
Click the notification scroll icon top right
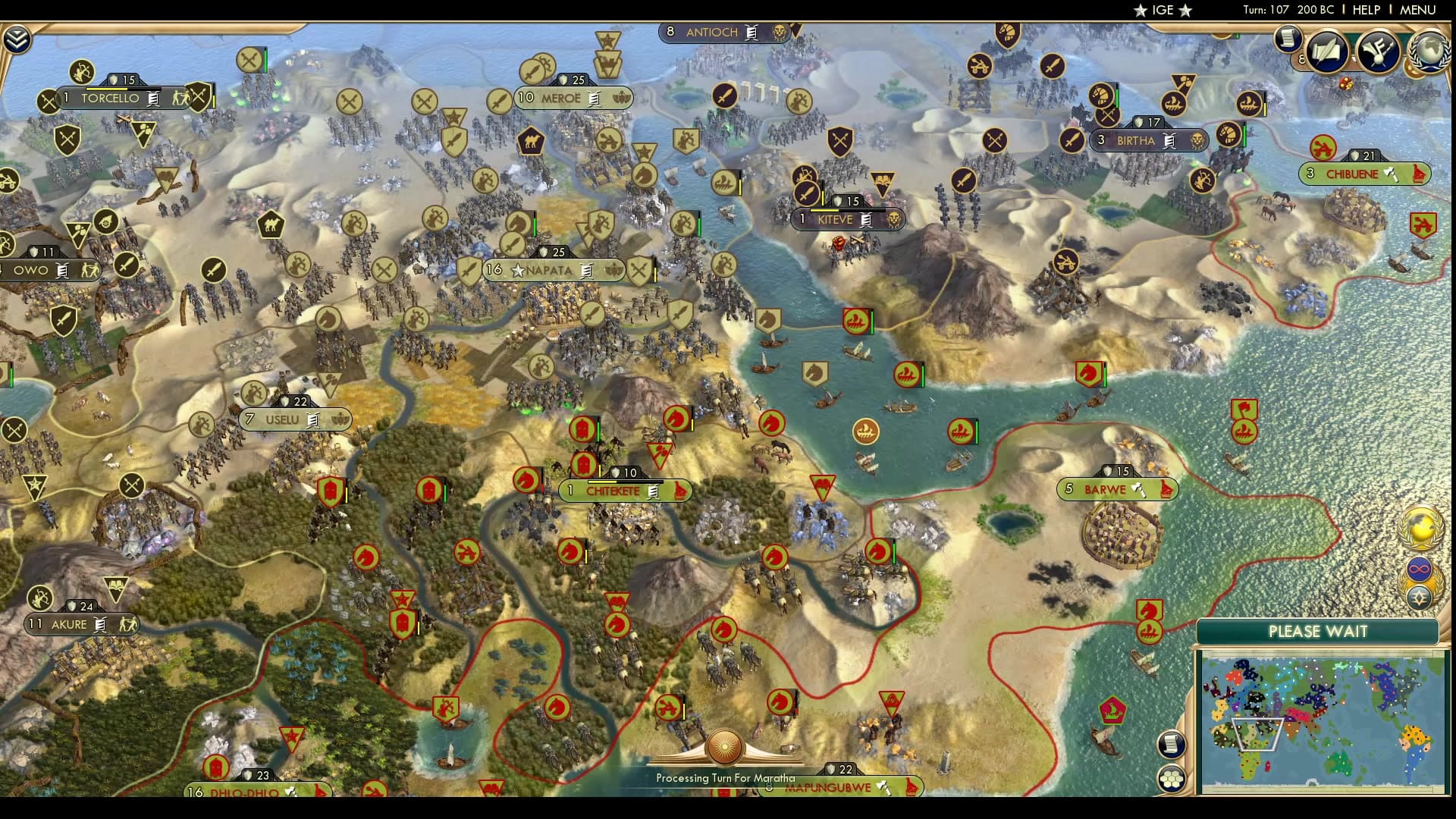pyautogui.click(x=1287, y=39)
